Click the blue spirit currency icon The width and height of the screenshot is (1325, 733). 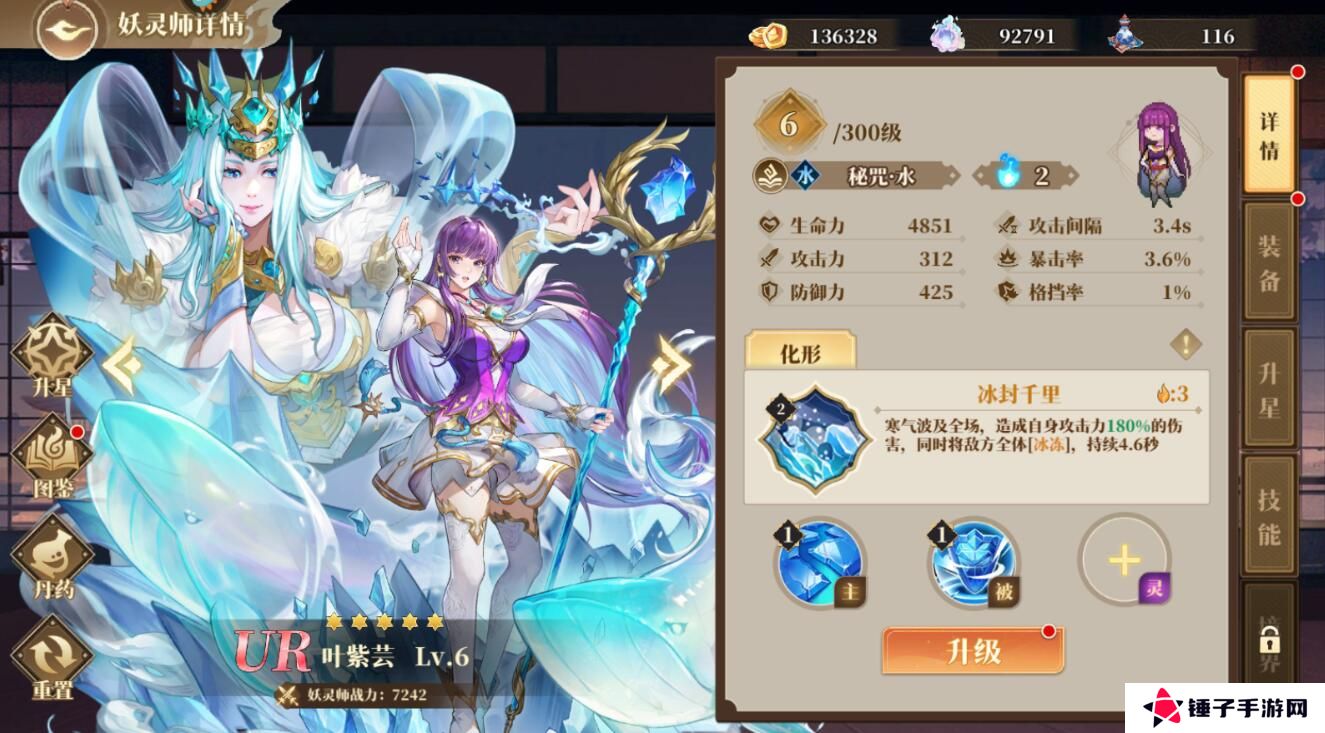(x=946, y=33)
